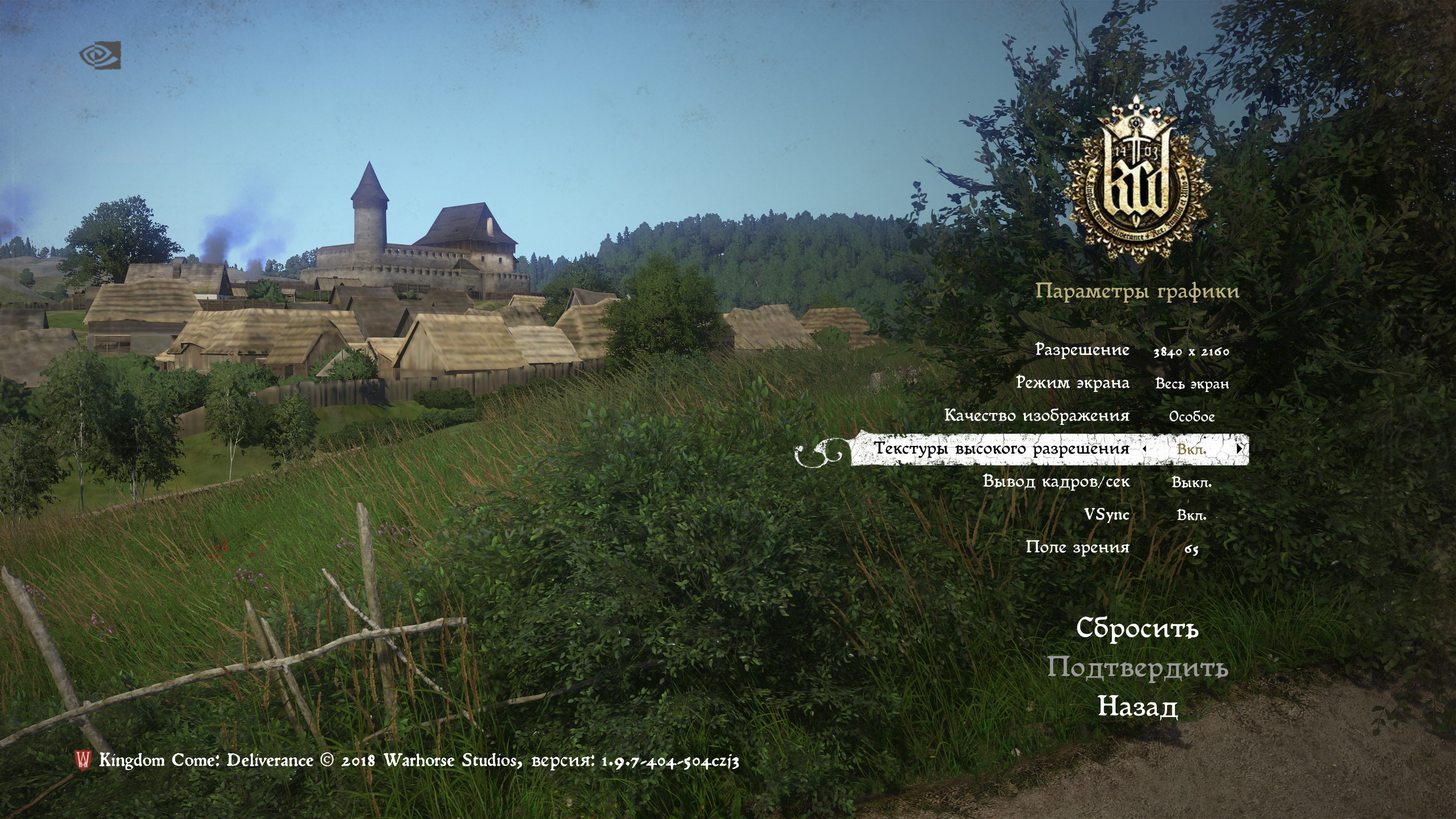Select the Качество изображения quality option
Image resolution: width=1456 pixels, height=819 pixels.
tap(1037, 416)
